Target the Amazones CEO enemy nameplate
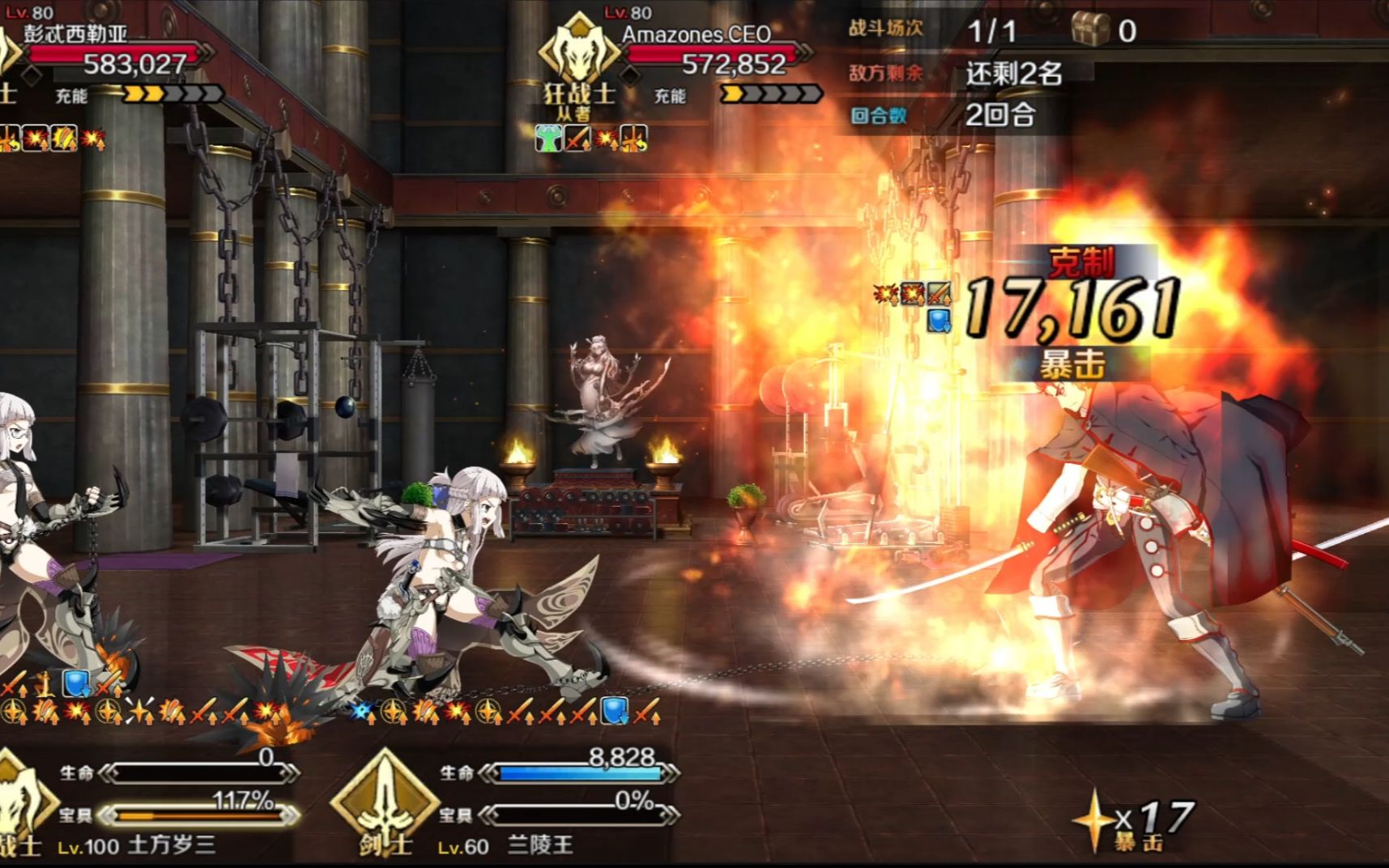 click(x=696, y=34)
